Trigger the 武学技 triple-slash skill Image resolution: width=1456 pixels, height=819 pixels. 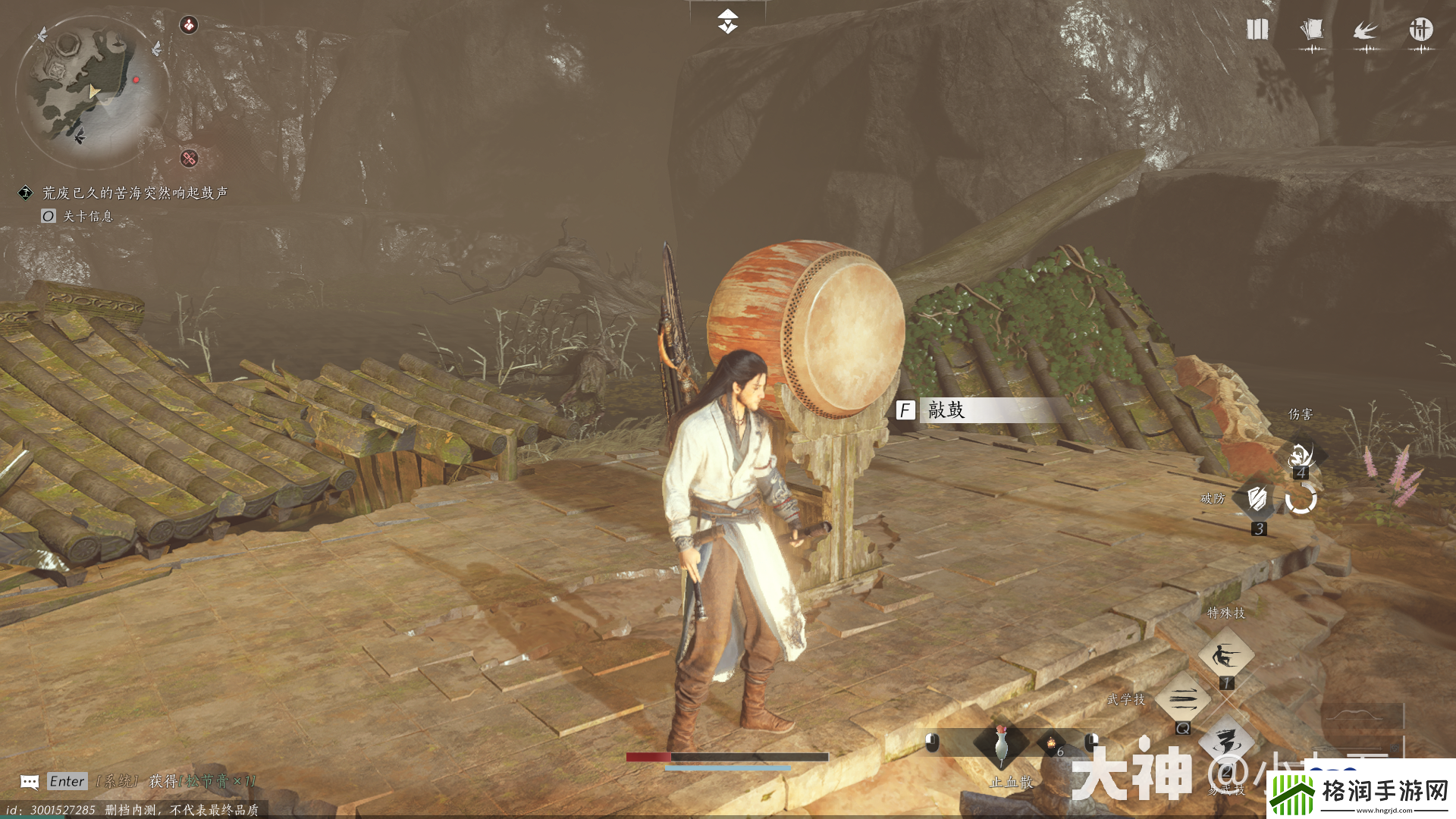coord(1182,698)
